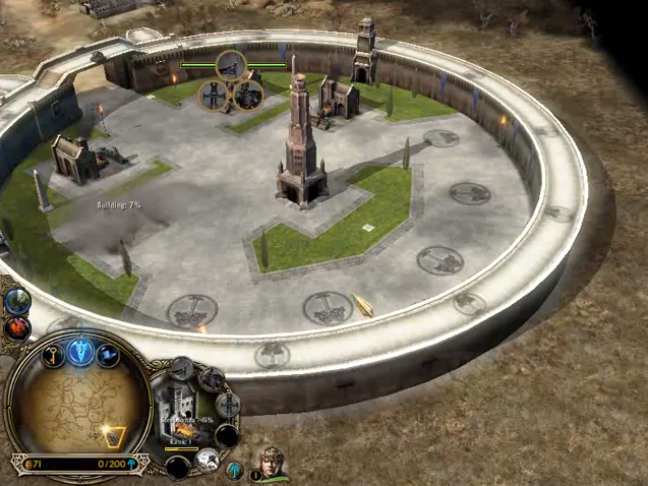This screenshot has height=486, width=648.
Task: Click the white icon under the building portrait
Action: click(x=207, y=459)
